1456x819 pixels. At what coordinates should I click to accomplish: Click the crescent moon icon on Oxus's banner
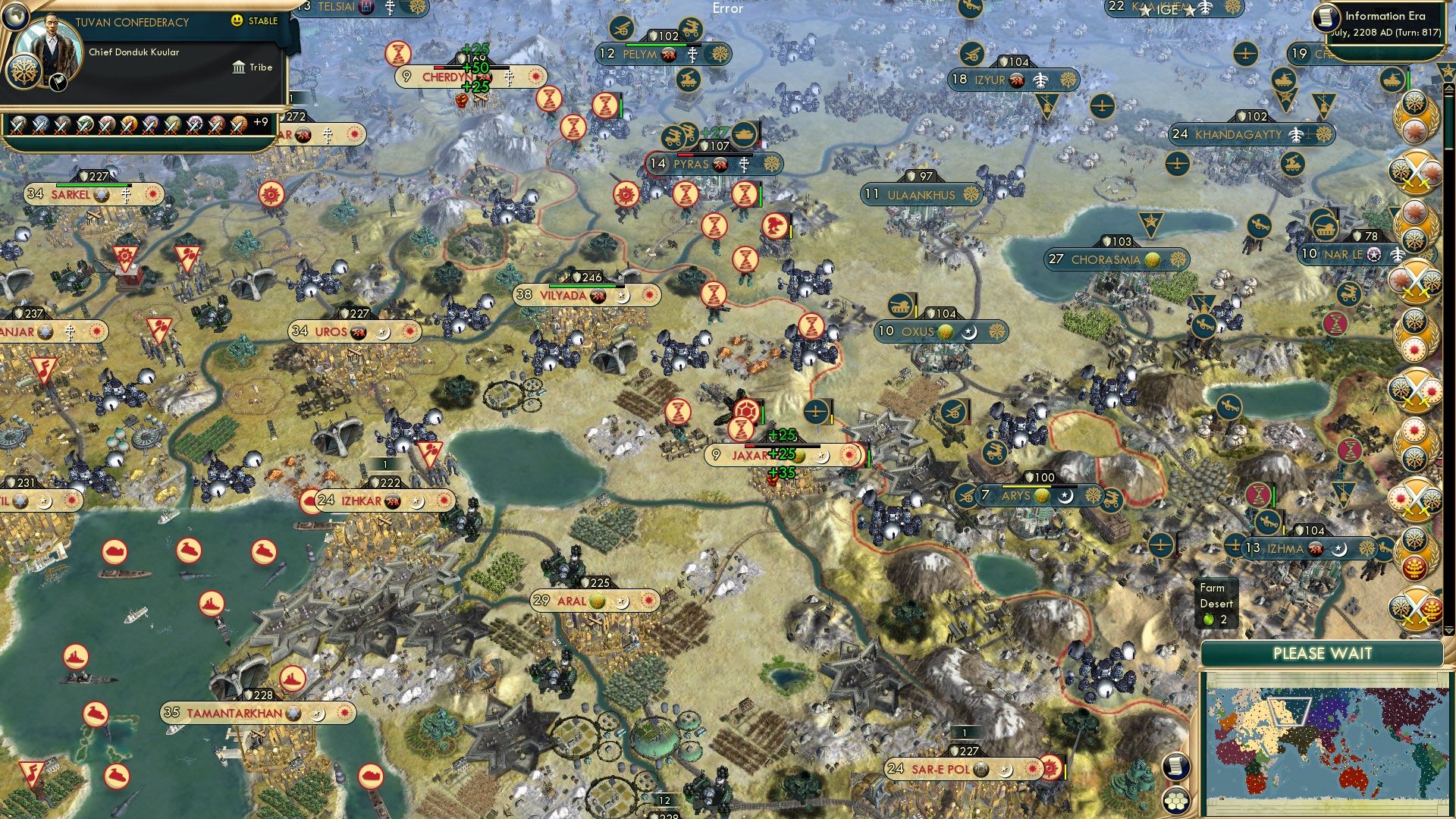click(x=969, y=332)
